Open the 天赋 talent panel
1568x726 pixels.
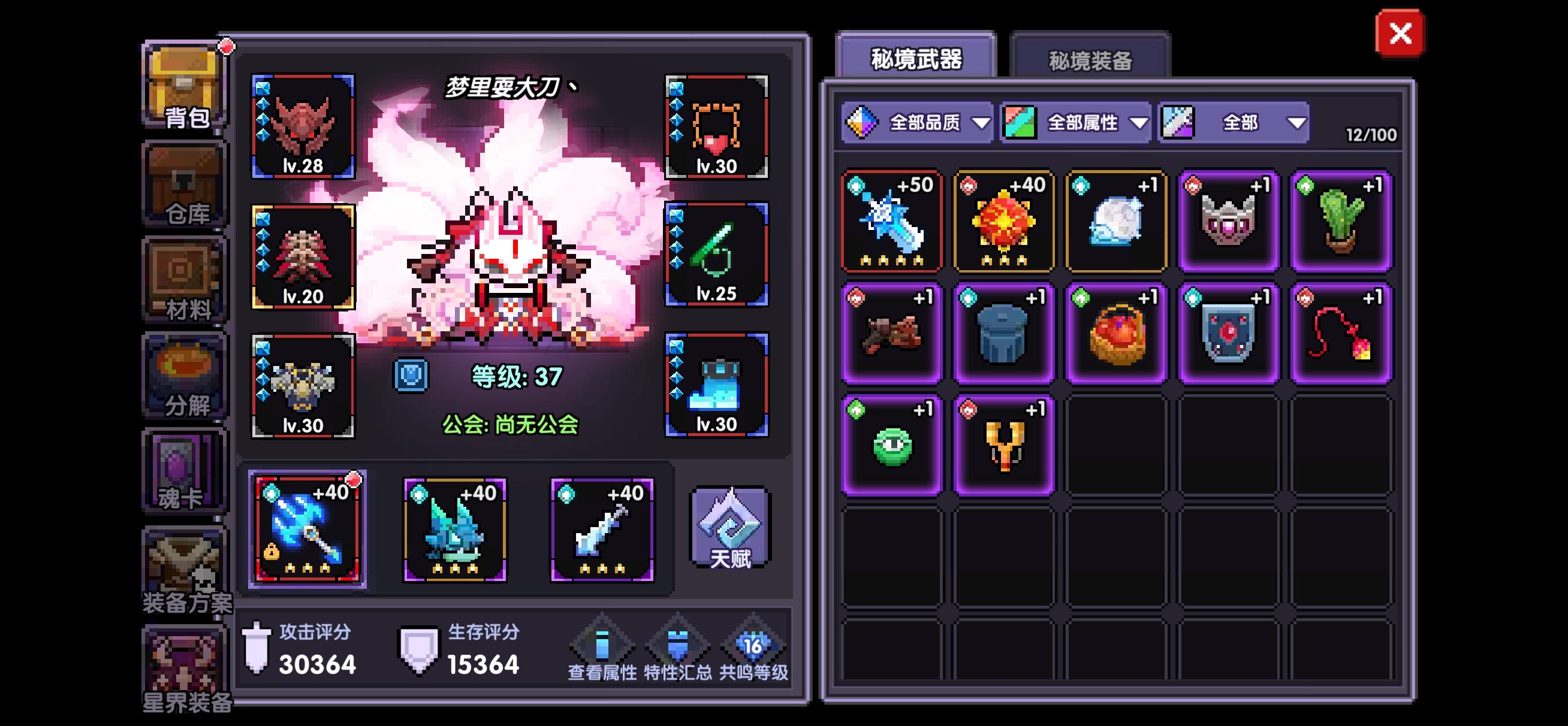(729, 530)
